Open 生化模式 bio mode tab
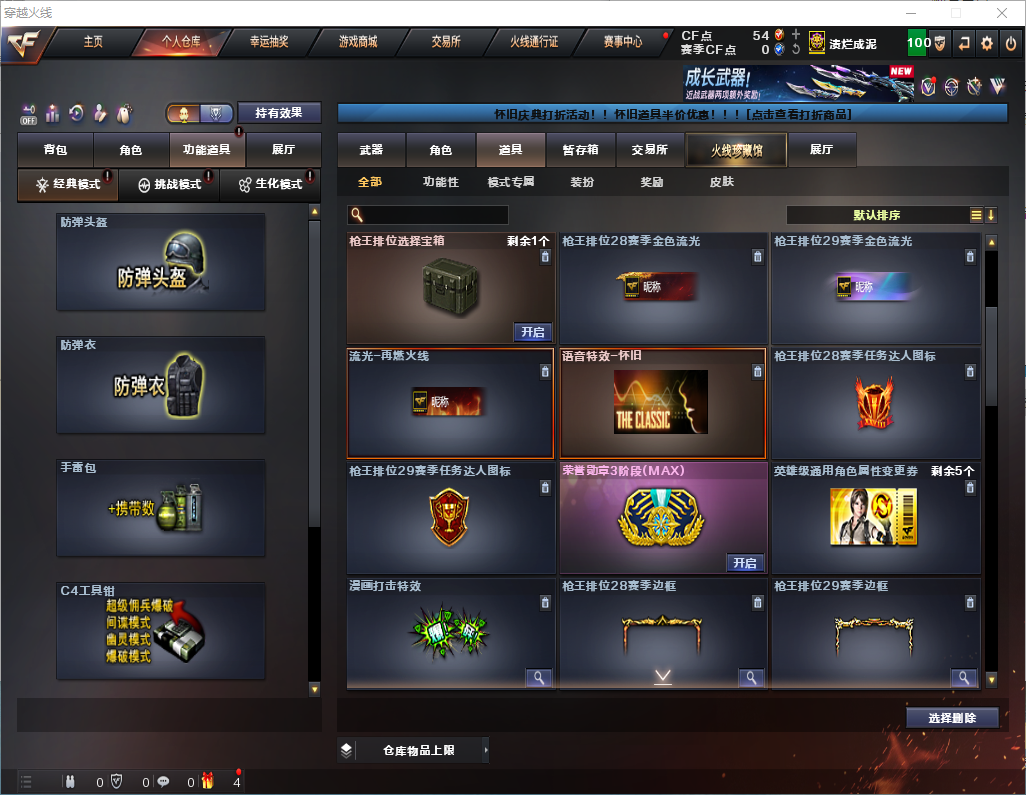Screen dimensions: 1026x795 [x=270, y=185]
